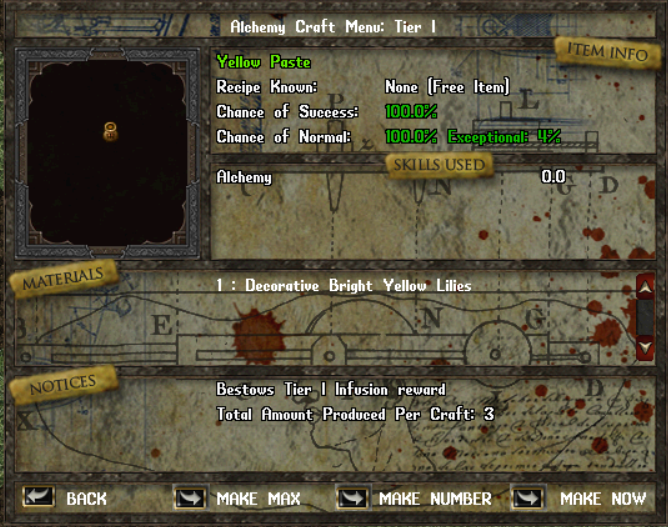Open the Item Info label

pos(607,52)
